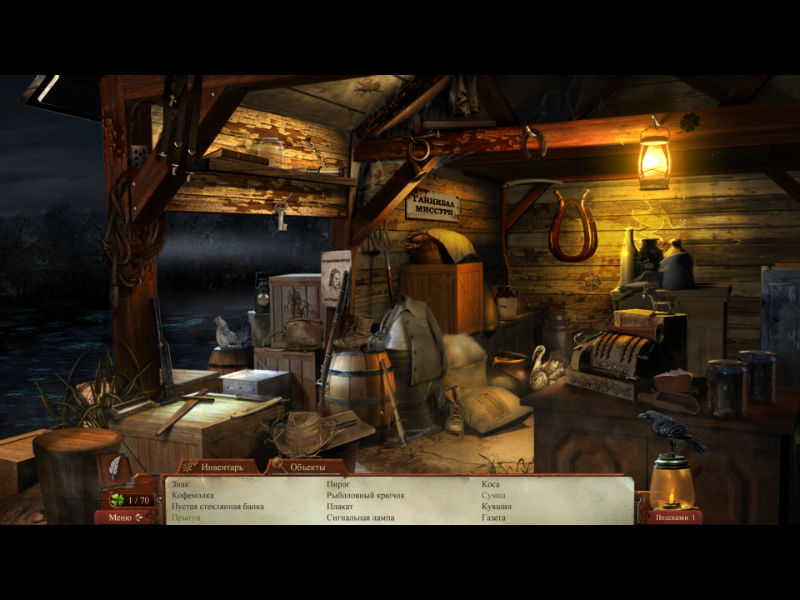This screenshot has height=600, width=800.
Task: Select Сигнальная лампа in the object list
Action: coord(360,517)
